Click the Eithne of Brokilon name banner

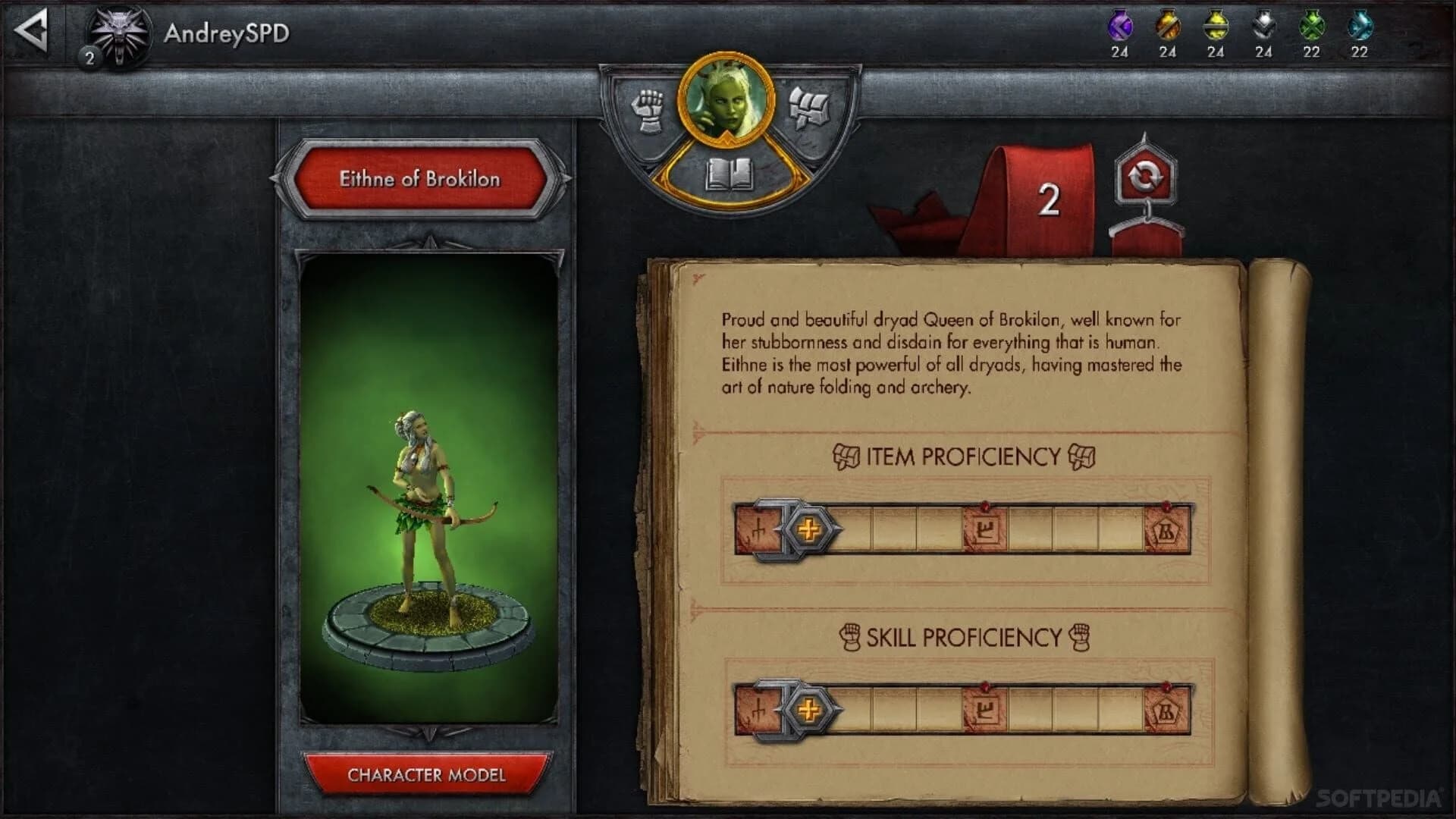tap(421, 180)
